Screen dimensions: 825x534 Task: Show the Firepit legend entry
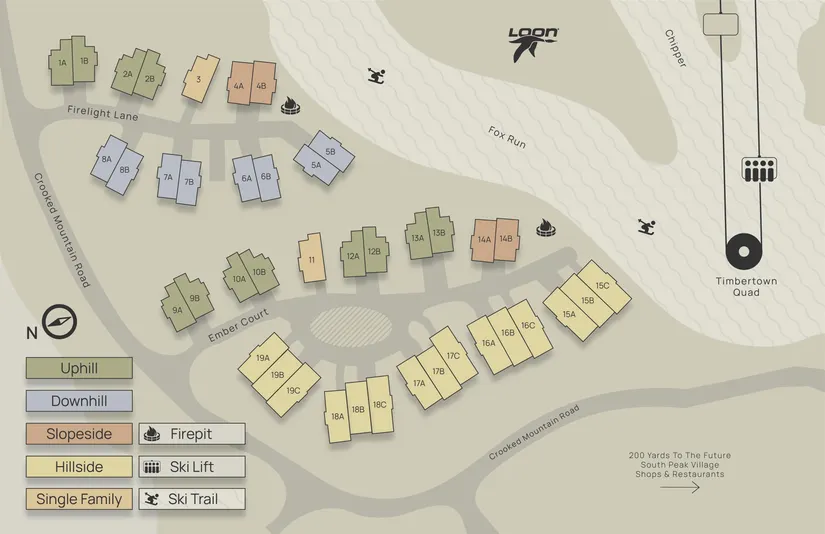click(x=191, y=434)
